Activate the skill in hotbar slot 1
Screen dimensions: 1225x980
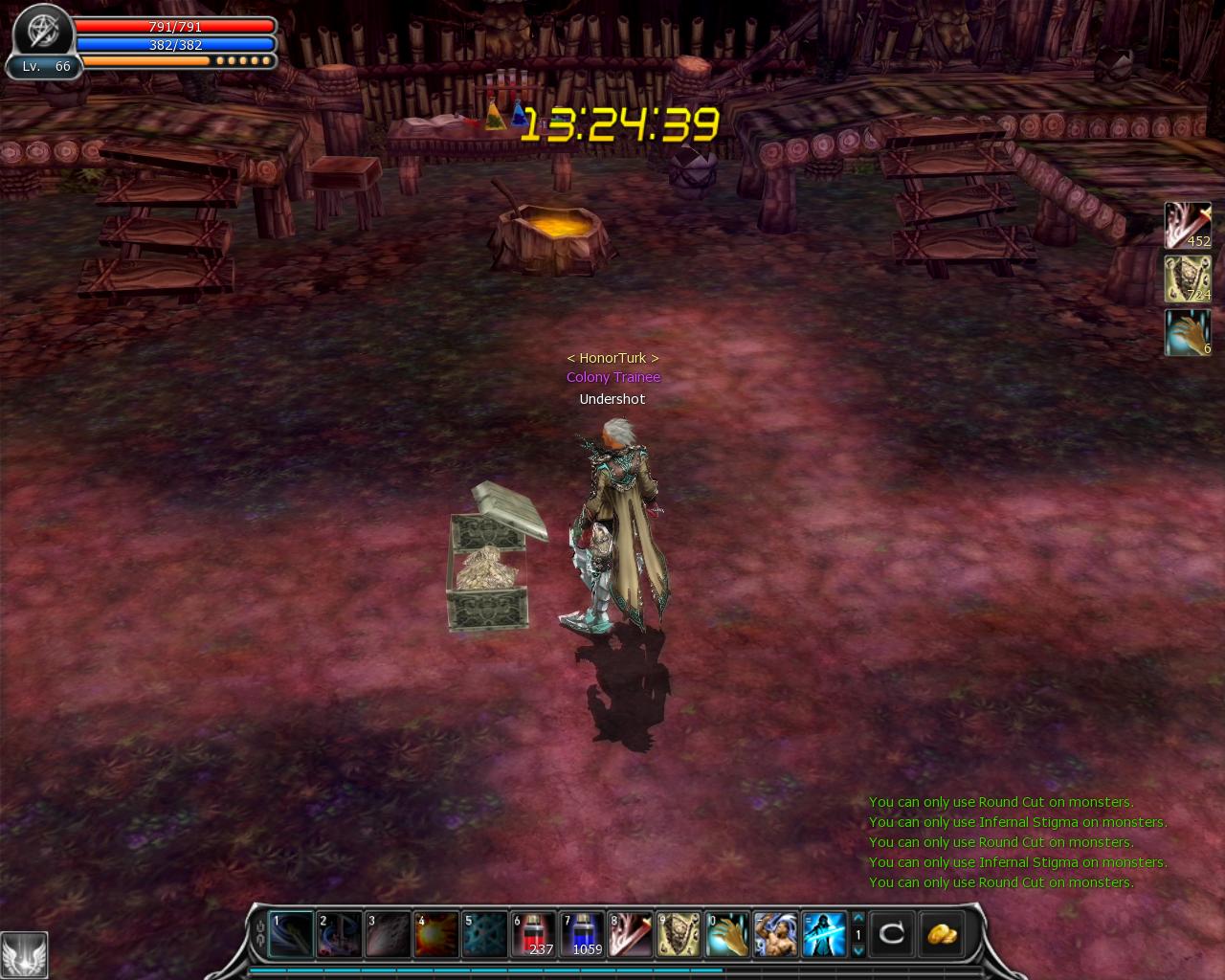[x=290, y=935]
